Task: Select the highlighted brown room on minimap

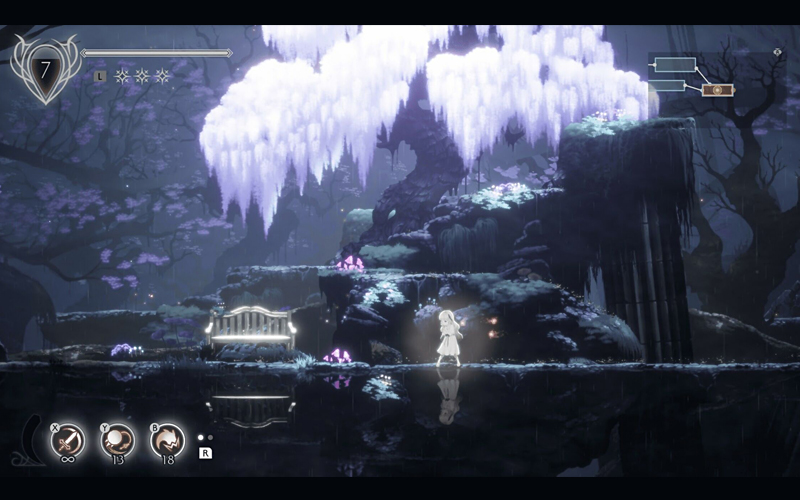Action: point(717,90)
